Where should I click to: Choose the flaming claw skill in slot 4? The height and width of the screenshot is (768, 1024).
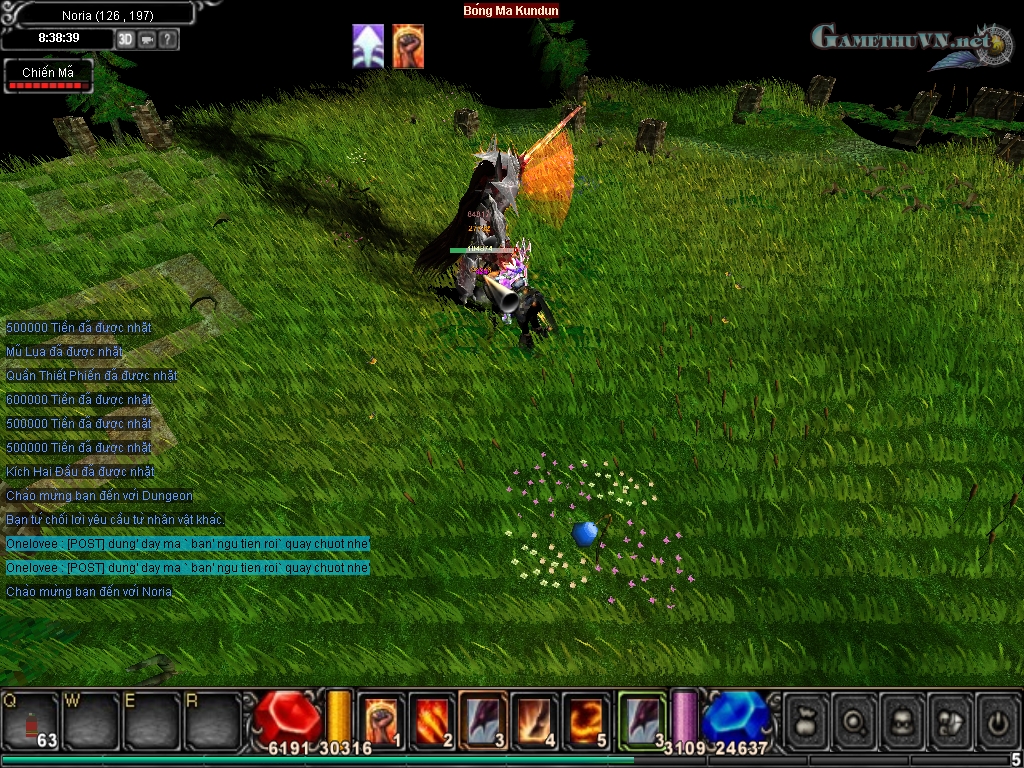click(534, 719)
